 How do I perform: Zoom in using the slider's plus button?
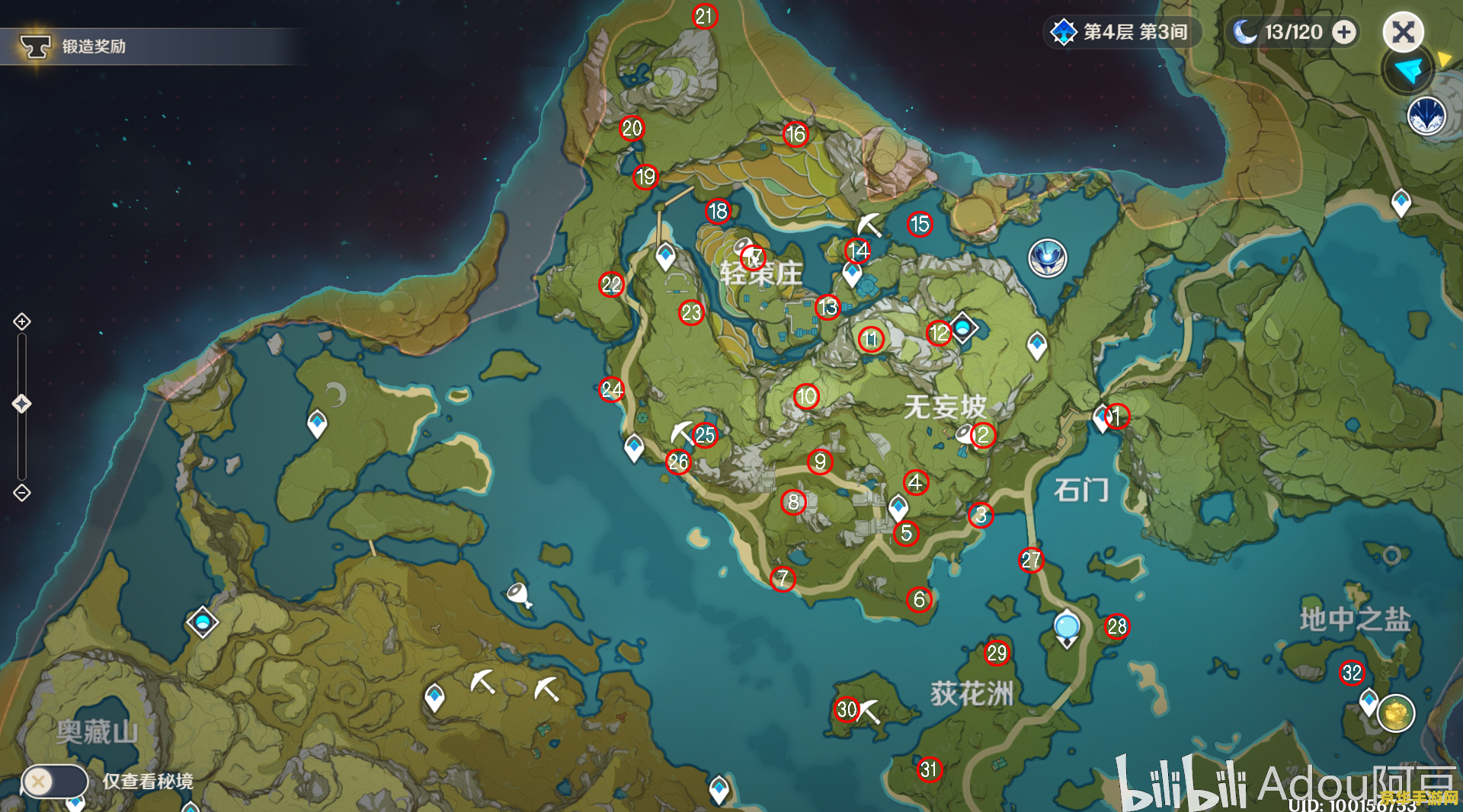point(22,321)
